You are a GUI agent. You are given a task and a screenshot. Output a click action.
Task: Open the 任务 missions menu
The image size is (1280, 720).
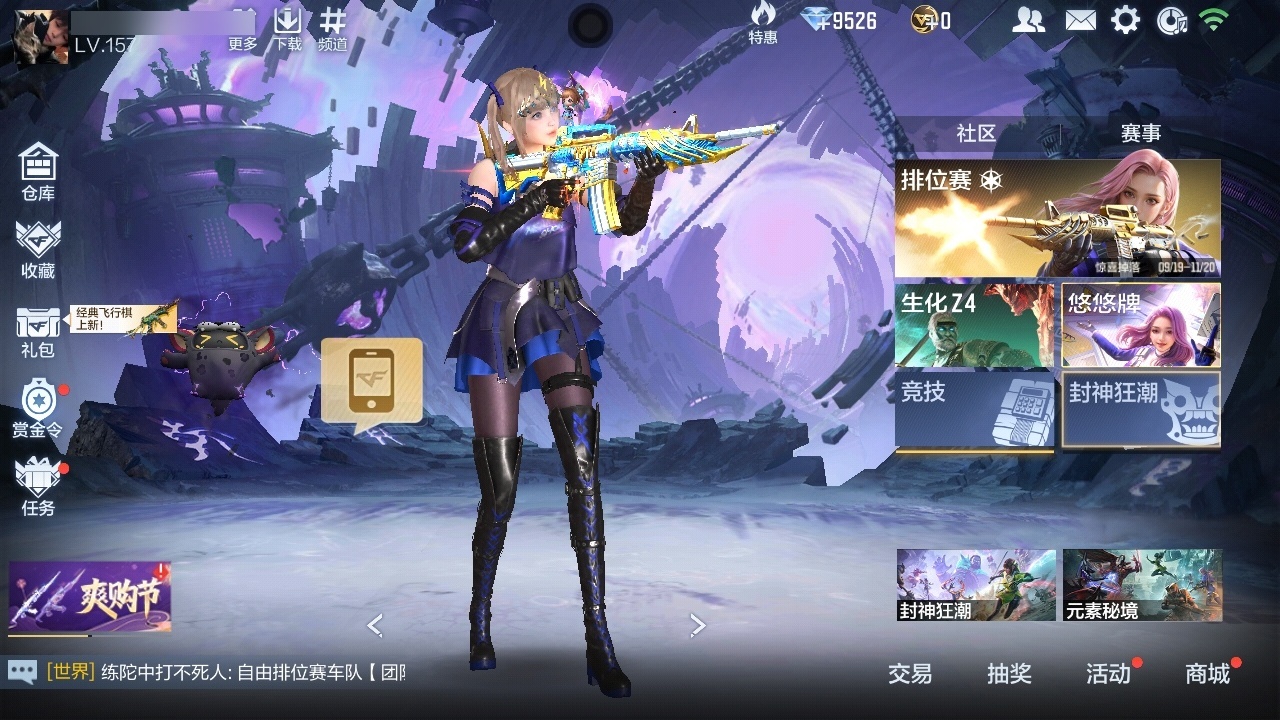click(38, 487)
